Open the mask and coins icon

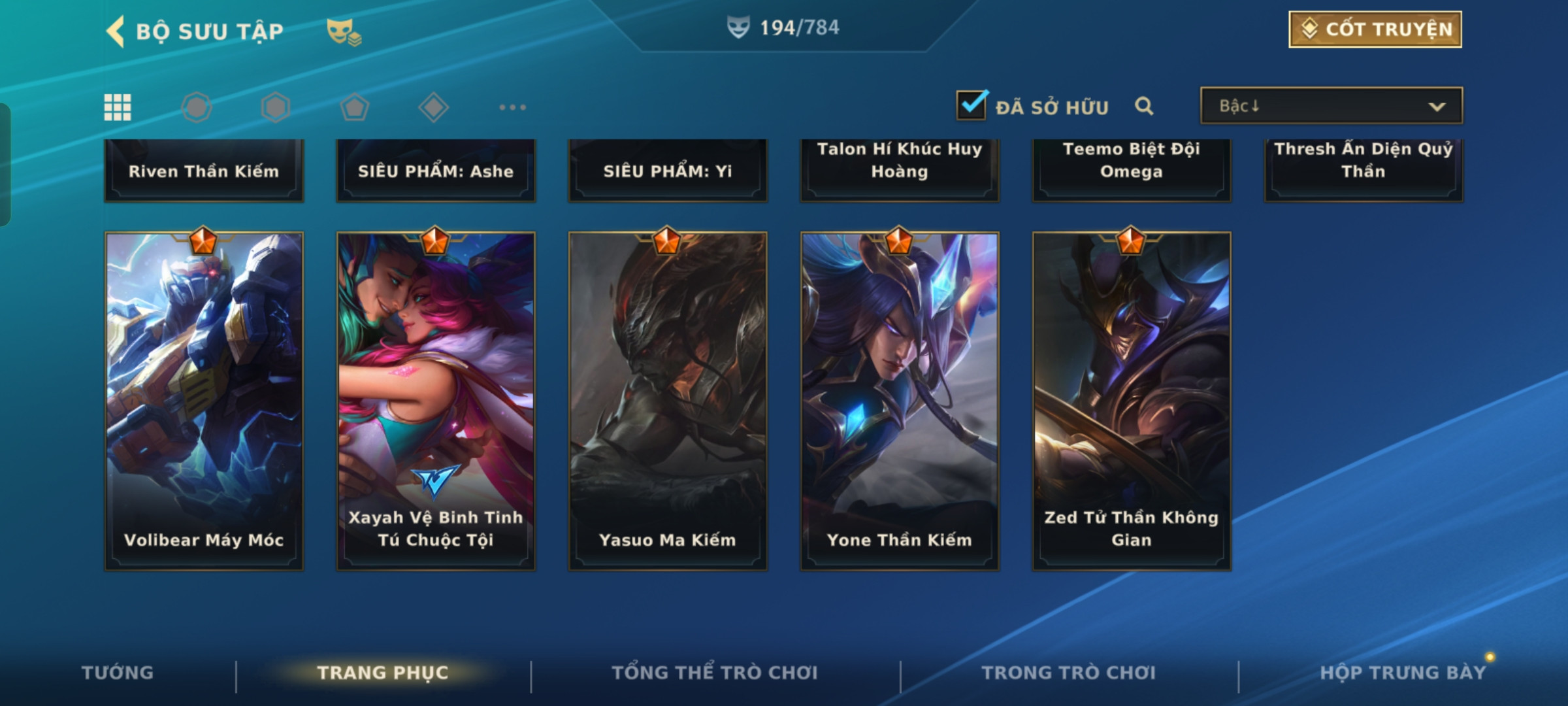click(x=344, y=31)
